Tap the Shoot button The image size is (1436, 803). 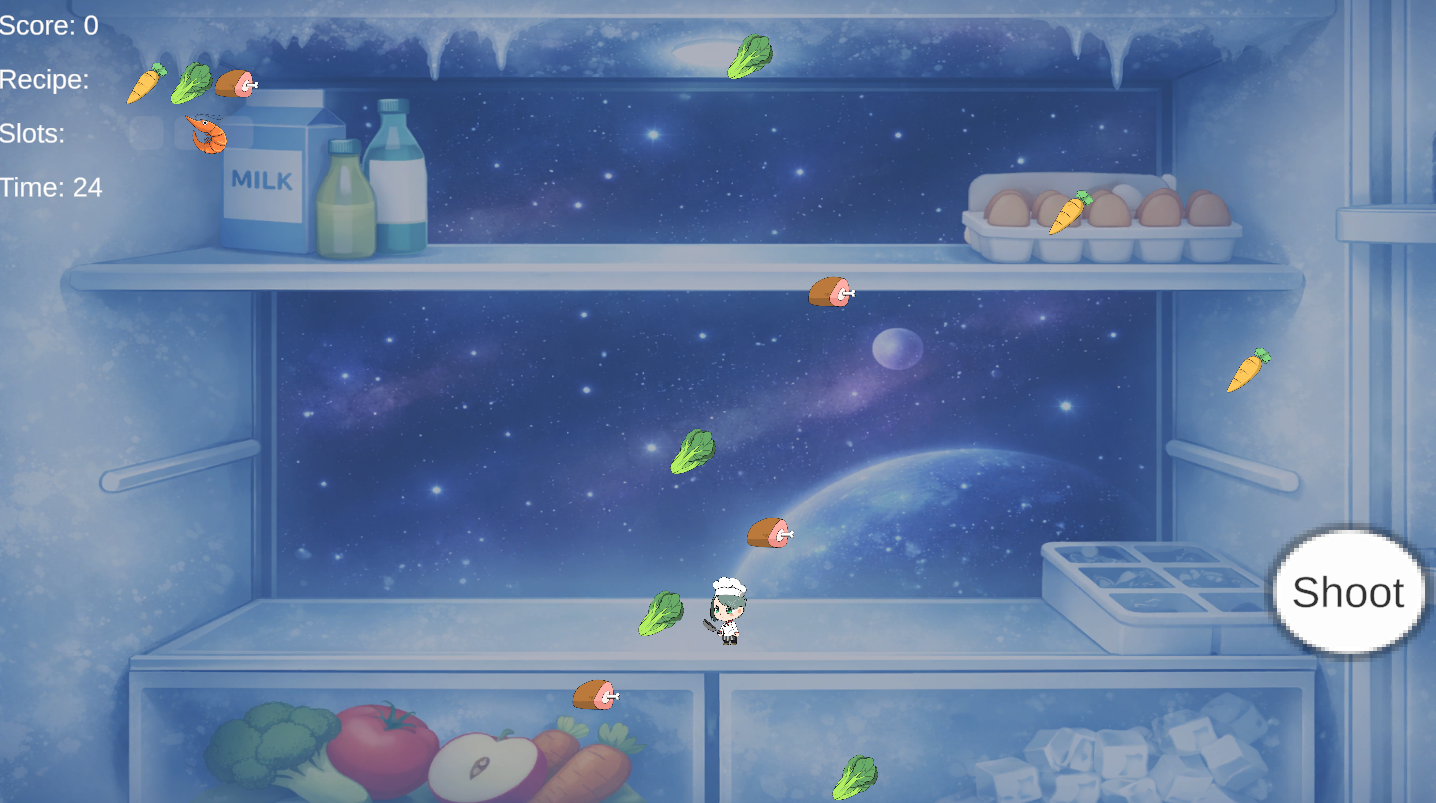1348,592
